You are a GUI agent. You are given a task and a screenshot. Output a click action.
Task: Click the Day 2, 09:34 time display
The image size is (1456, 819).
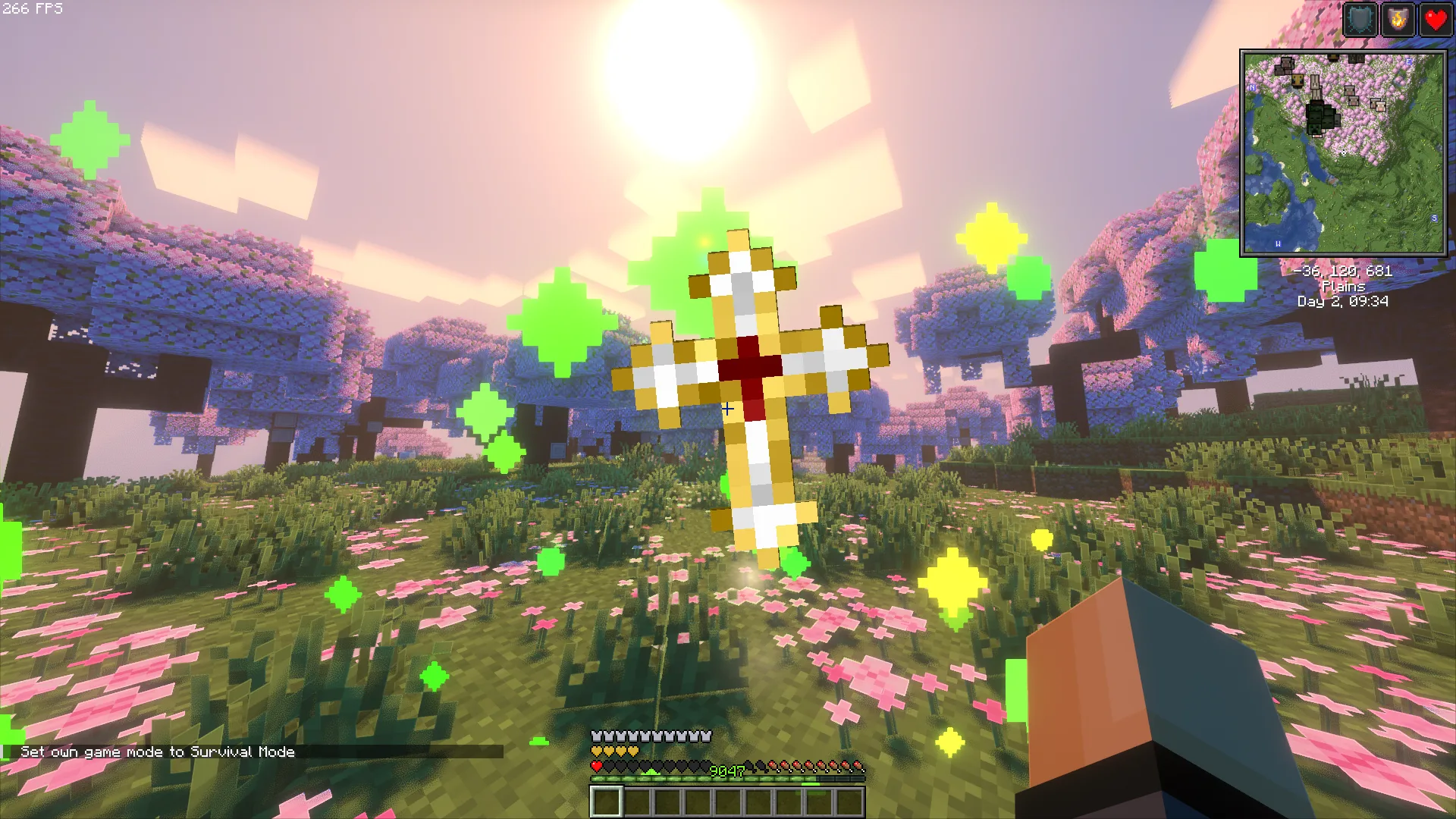tap(1342, 300)
